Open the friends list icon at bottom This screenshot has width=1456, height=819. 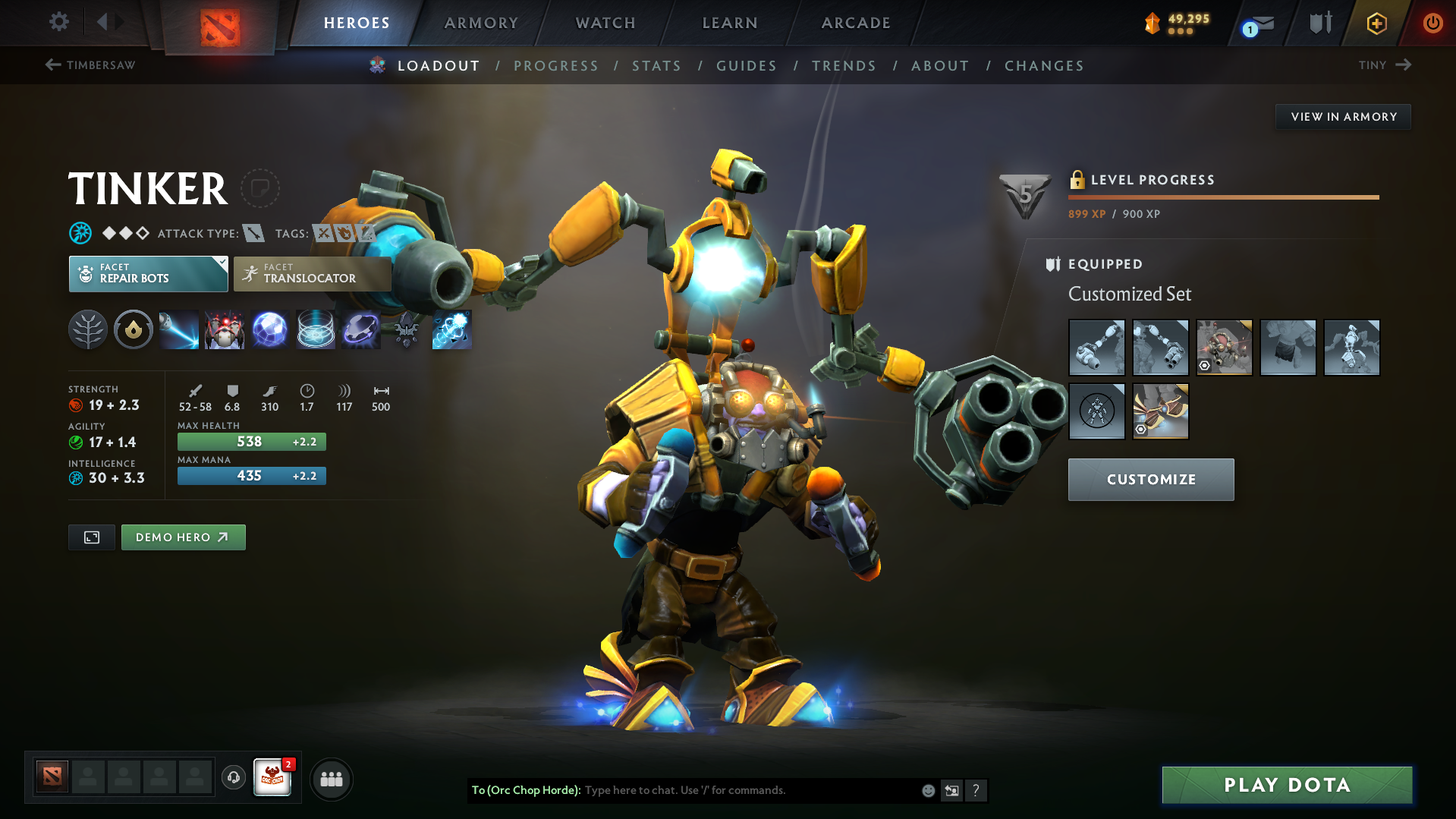point(332,779)
